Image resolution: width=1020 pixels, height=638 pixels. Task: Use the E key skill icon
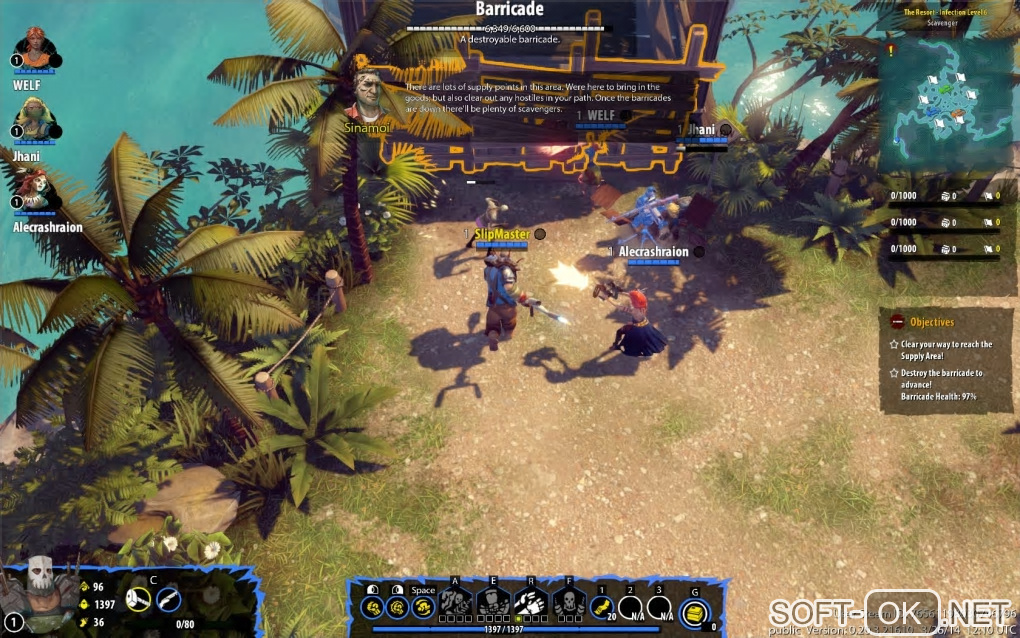pyautogui.click(x=493, y=602)
